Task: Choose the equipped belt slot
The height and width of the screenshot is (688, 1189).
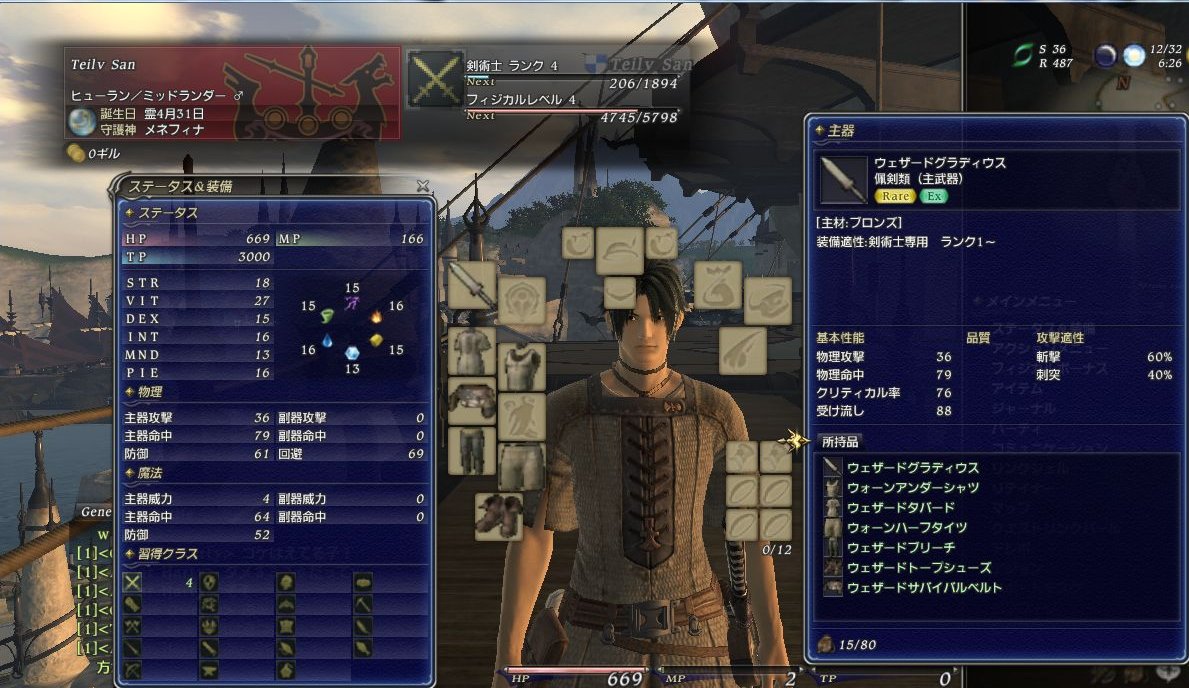Action: point(472,400)
